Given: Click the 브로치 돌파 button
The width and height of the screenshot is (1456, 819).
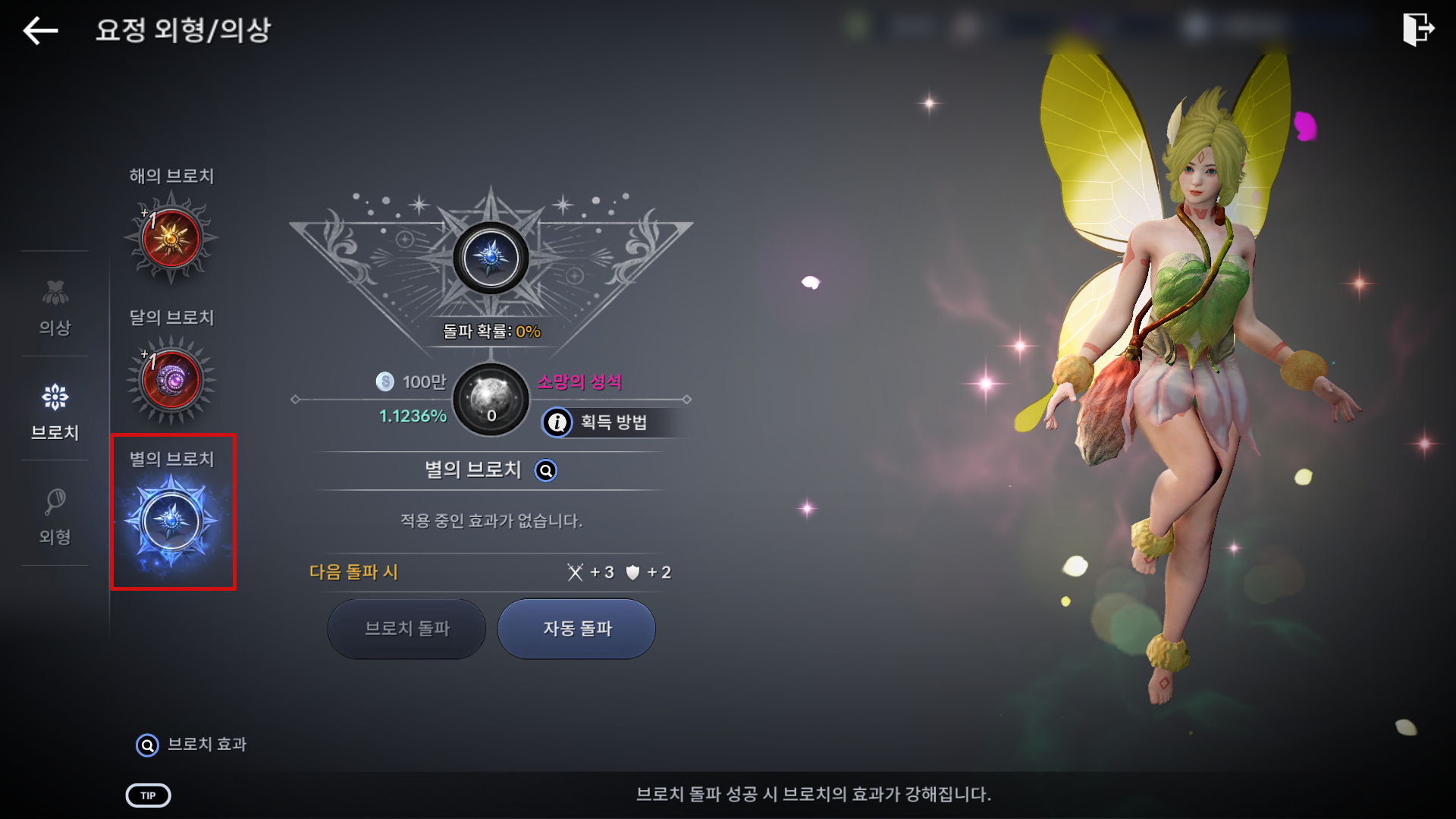Looking at the screenshot, I should pyautogui.click(x=406, y=629).
